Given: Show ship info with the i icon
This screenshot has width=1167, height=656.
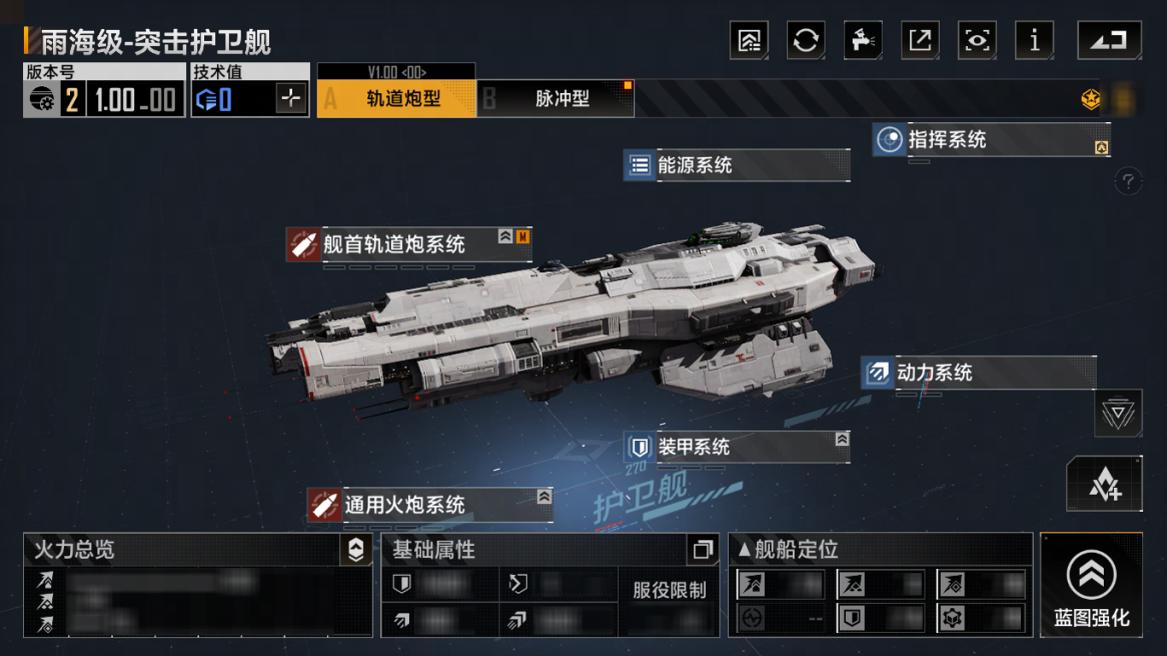Looking at the screenshot, I should tap(1034, 40).
